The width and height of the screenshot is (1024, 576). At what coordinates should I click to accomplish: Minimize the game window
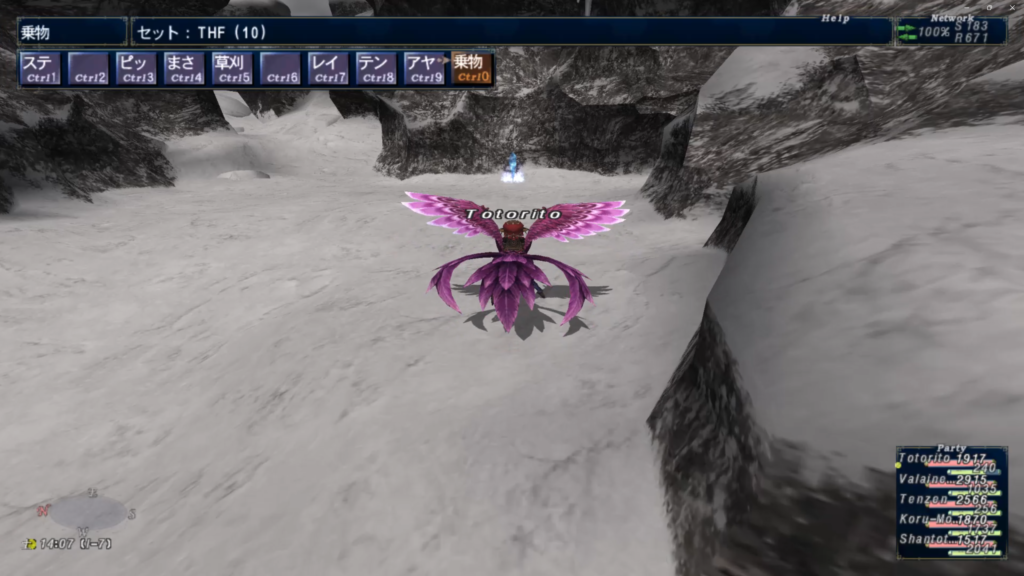pyautogui.click(x=966, y=6)
